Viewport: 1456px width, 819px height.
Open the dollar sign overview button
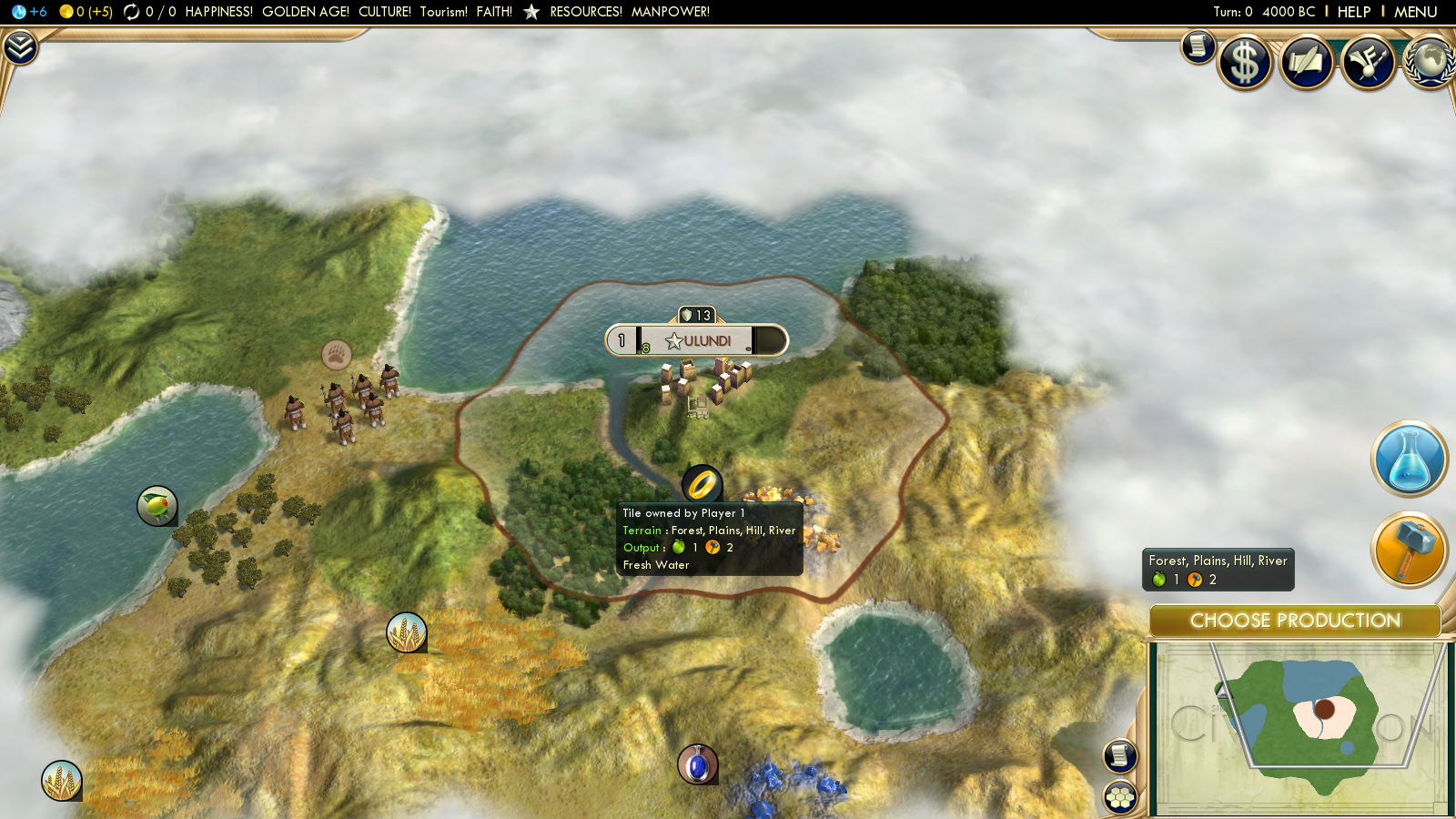(x=1245, y=63)
